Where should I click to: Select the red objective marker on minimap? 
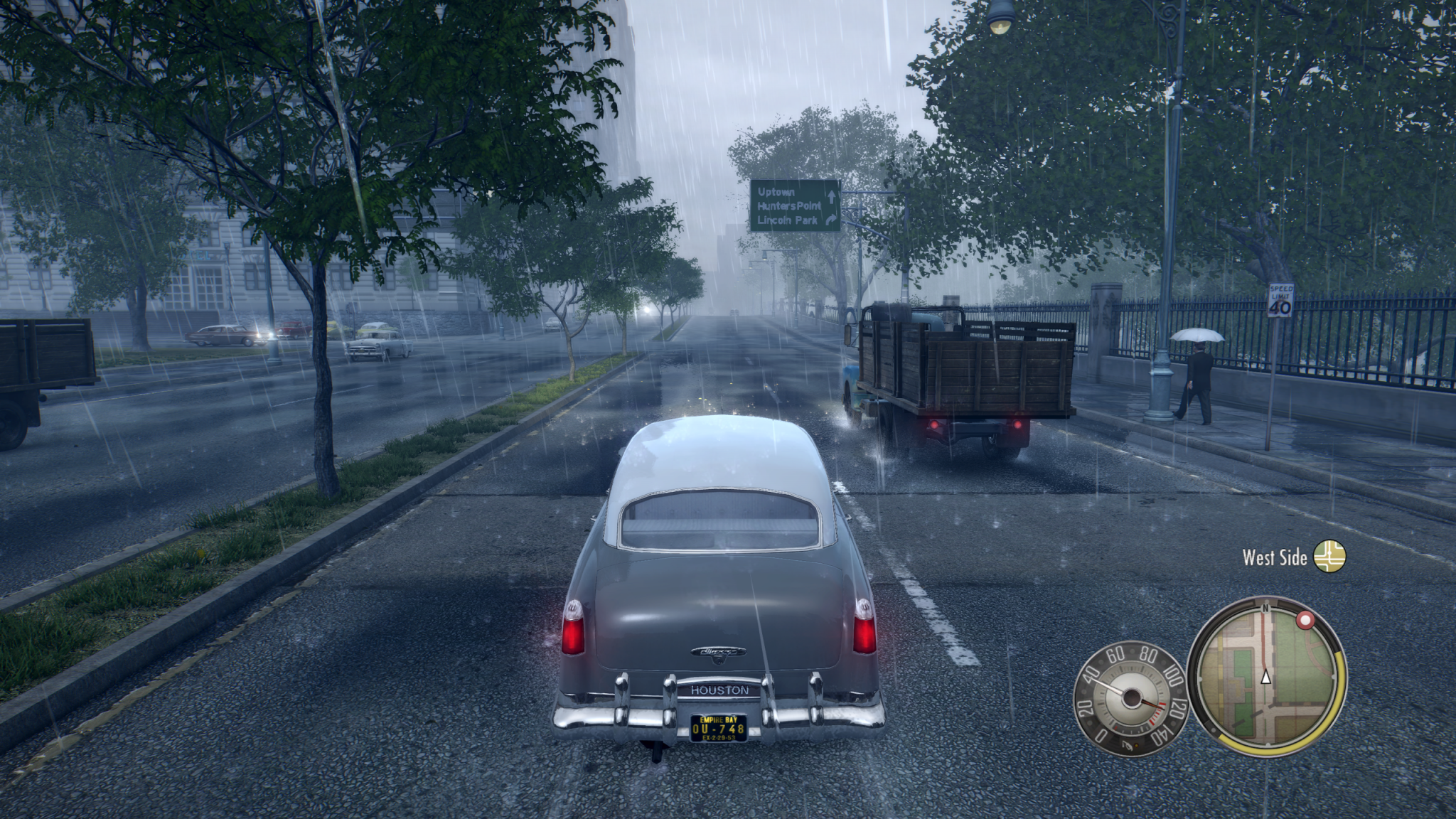[1305, 621]
